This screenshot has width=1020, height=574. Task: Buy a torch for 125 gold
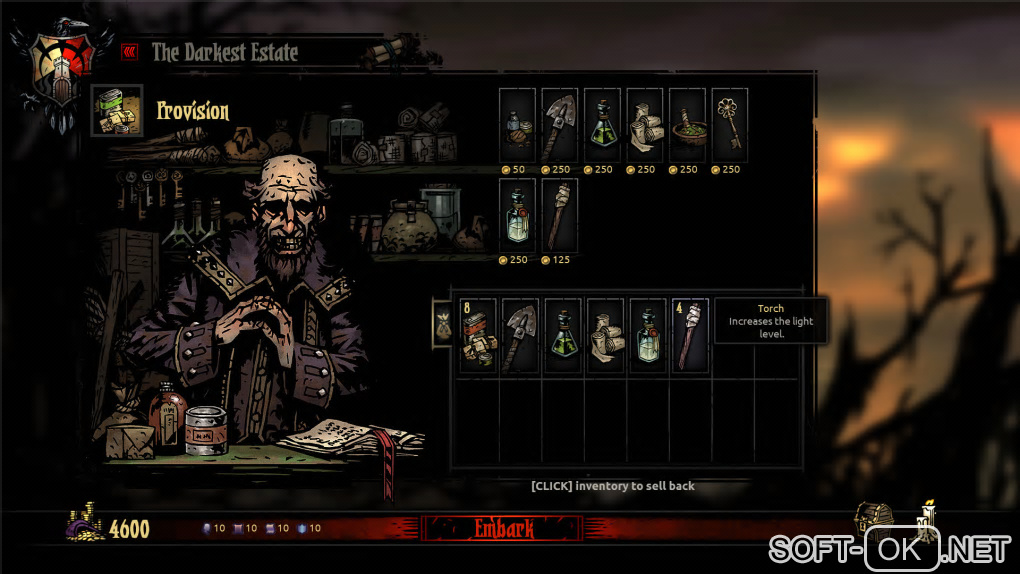(560, 214)
